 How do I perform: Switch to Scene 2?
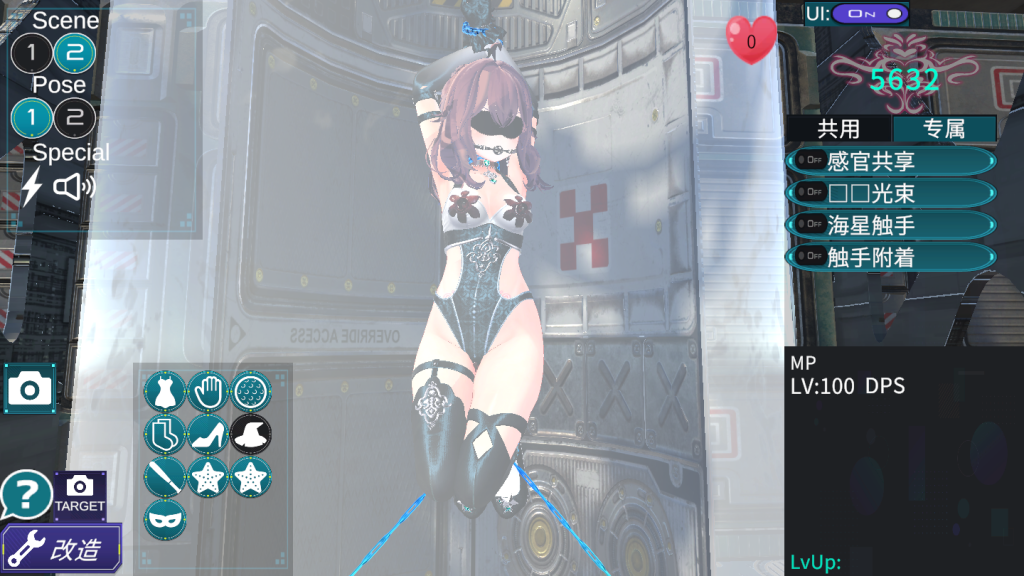pos(74,54)
